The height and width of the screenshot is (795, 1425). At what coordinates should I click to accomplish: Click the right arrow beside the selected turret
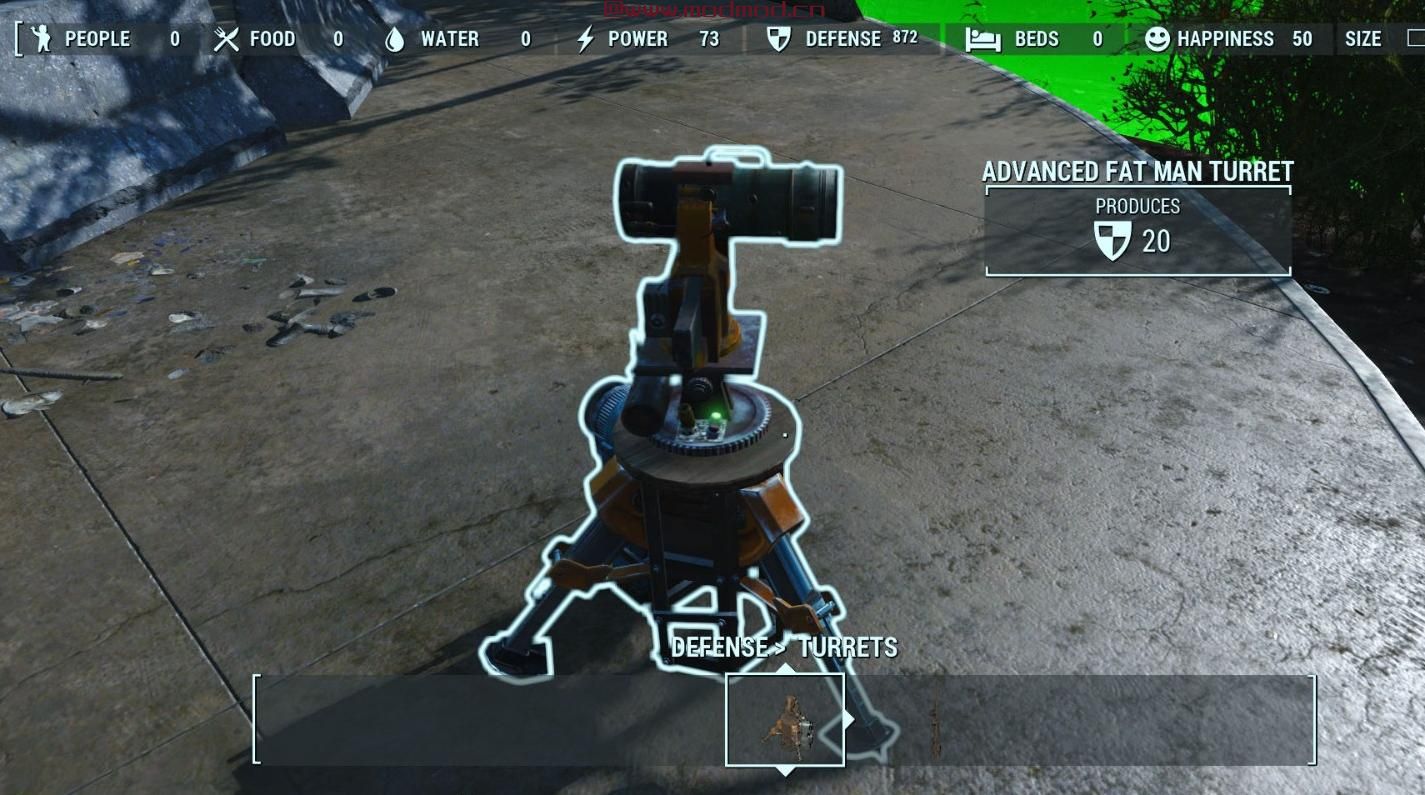tap(849, 719)
